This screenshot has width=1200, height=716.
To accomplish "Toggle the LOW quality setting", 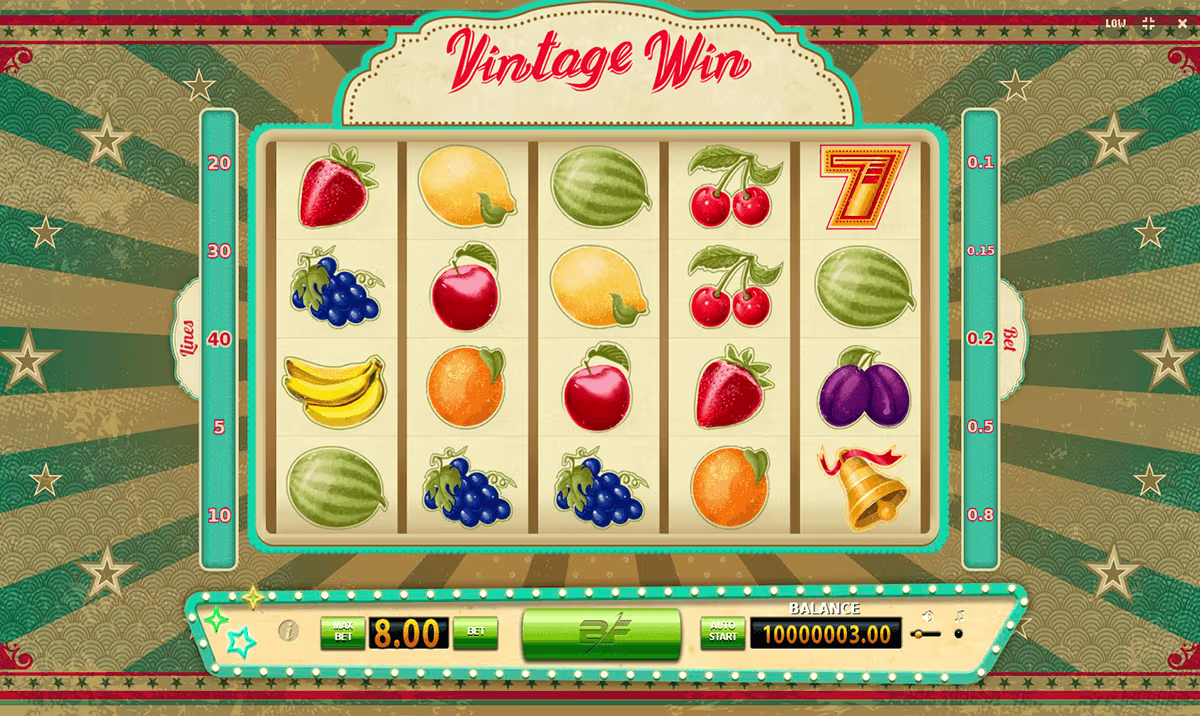I will tap(1115, 23).
